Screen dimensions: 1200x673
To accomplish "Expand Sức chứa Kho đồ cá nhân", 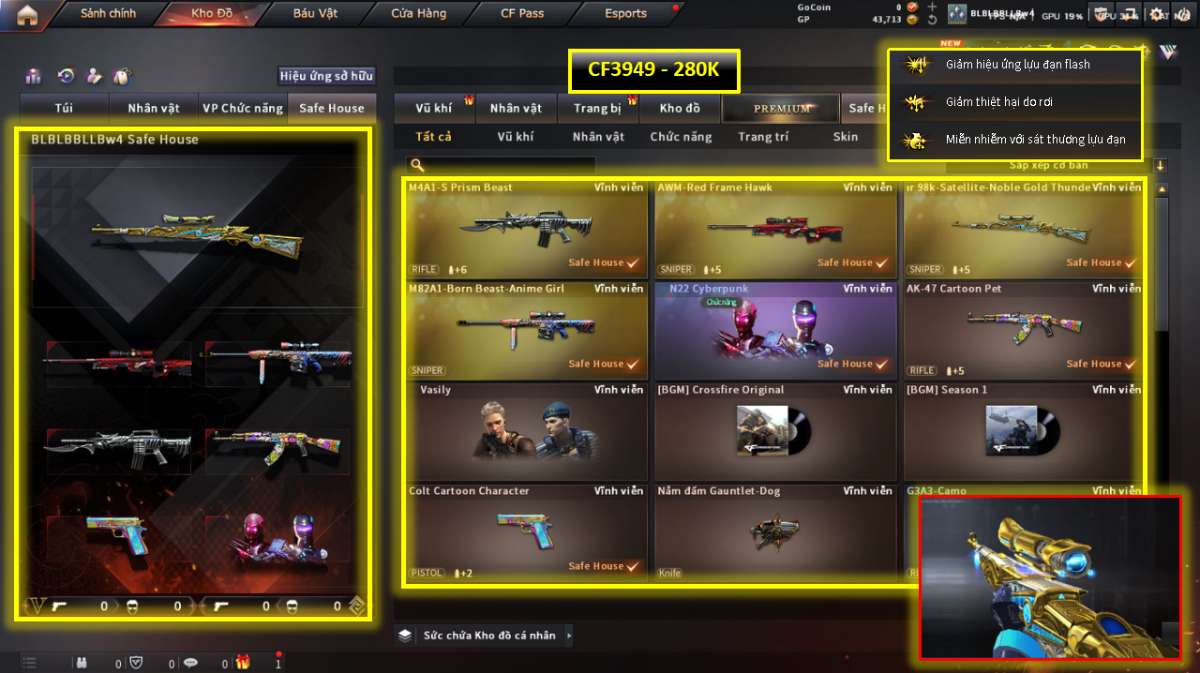I will pos(487,635).
